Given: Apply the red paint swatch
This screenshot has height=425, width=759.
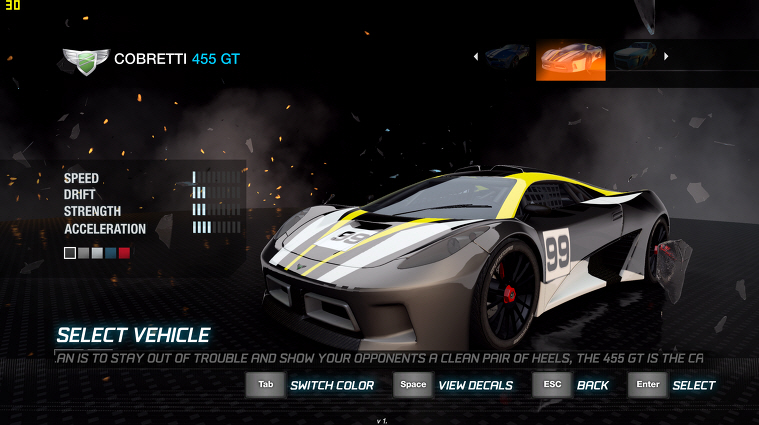Looking at the screenshot, I should click(x=124, y=253).
